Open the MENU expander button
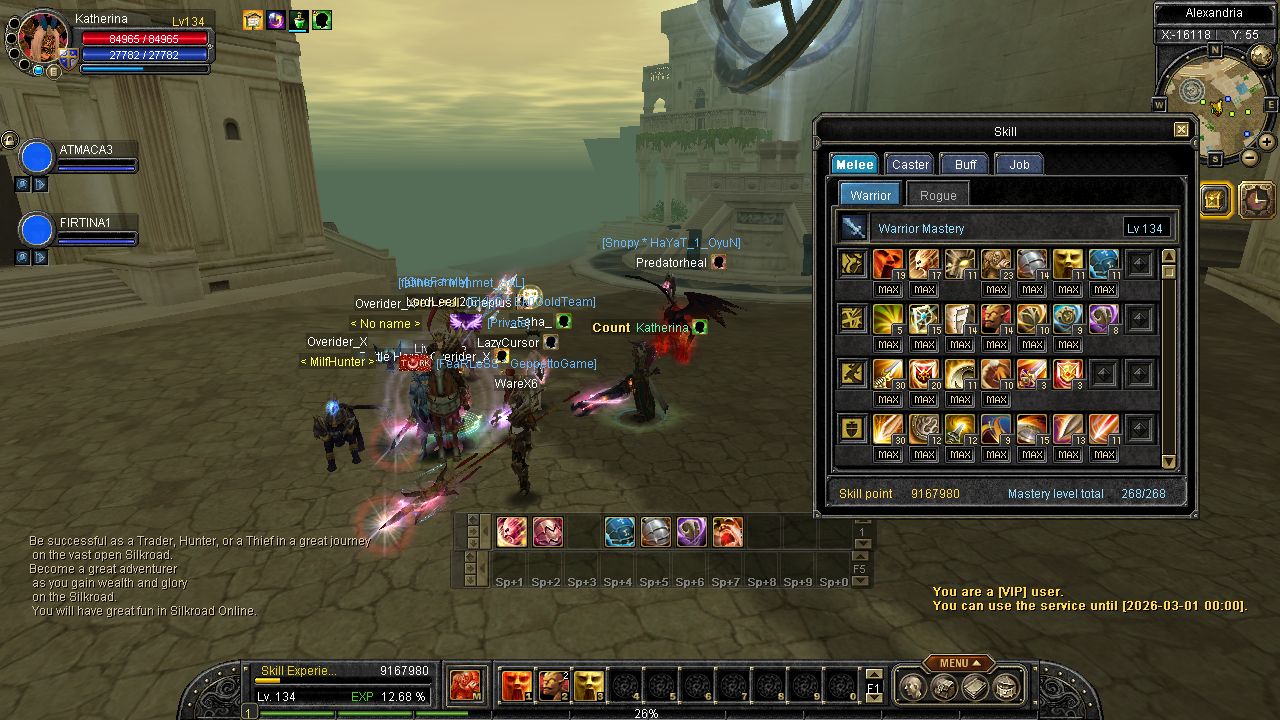 [958, 663]
